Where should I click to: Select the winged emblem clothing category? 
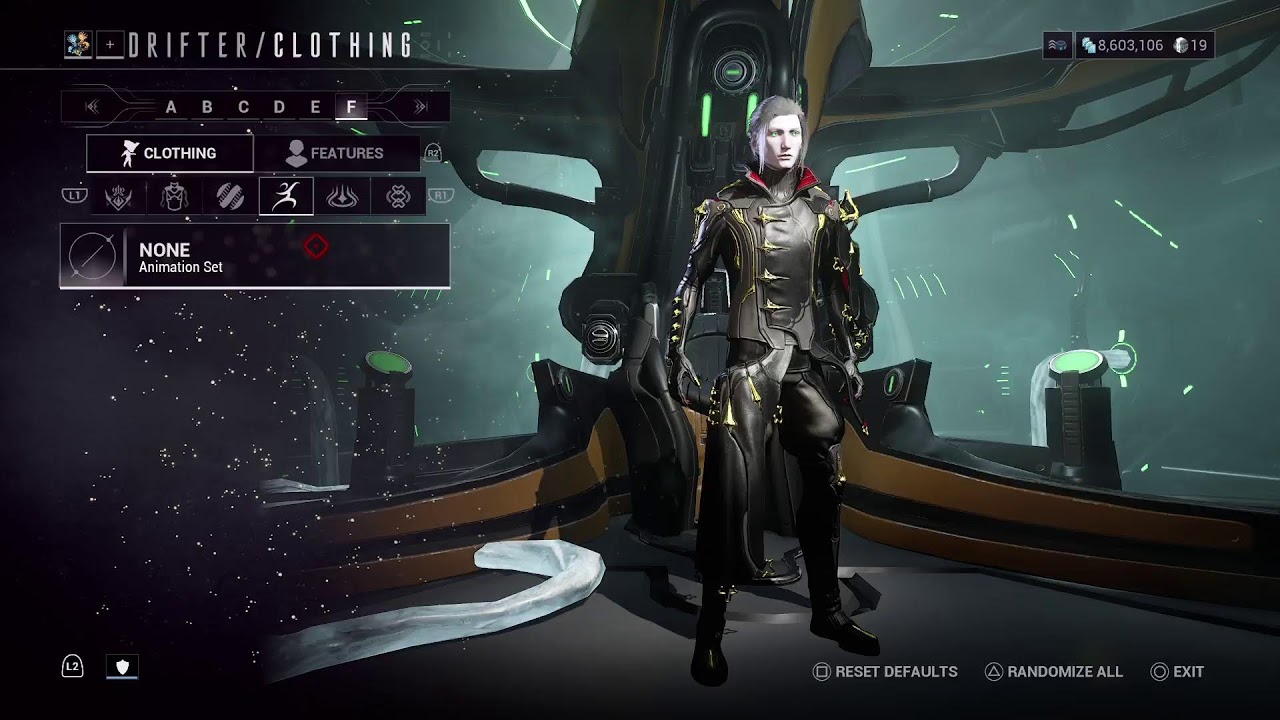click(x=119, y=196)
